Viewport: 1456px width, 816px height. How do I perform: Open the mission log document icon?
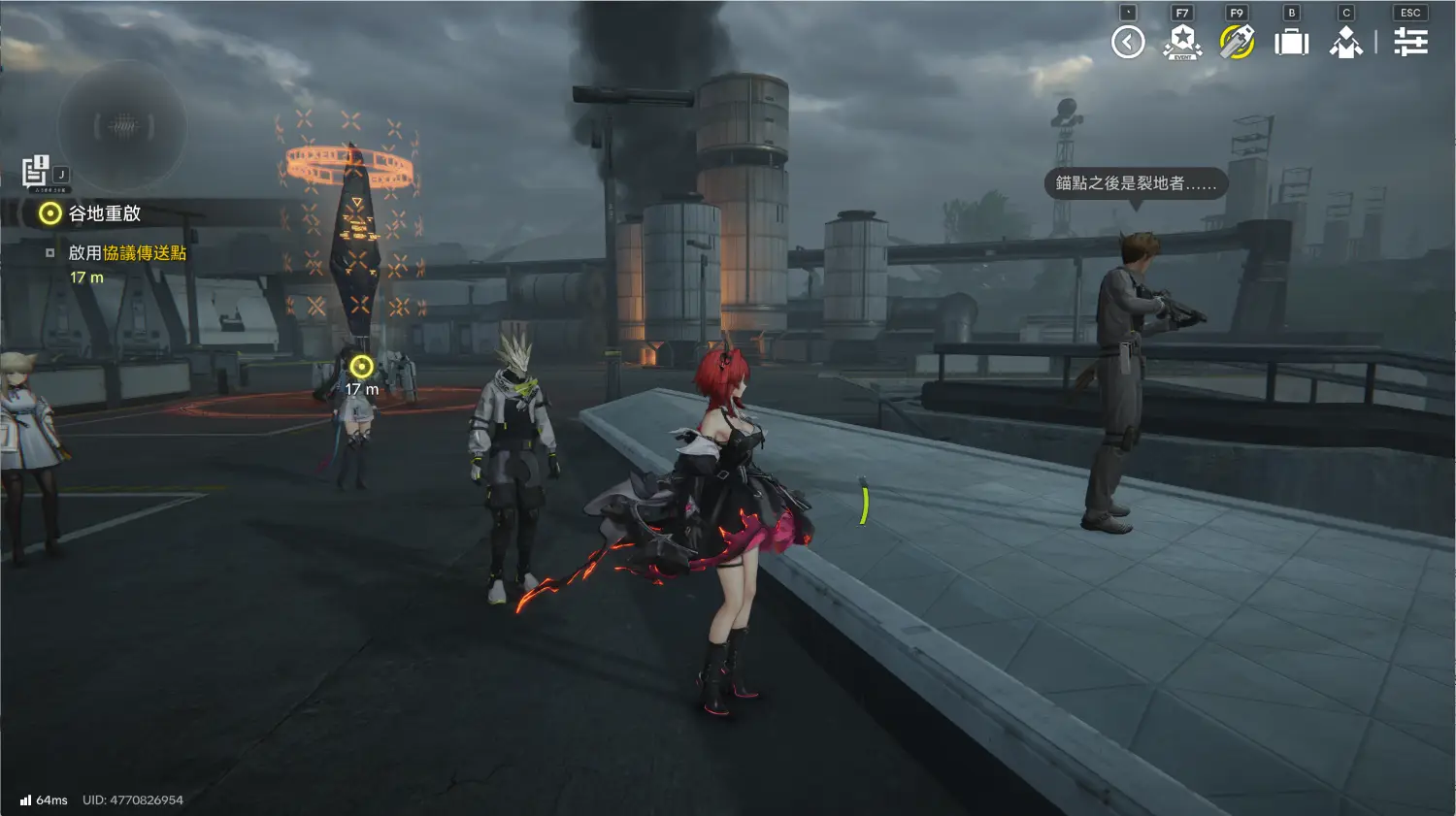(36, 171)
